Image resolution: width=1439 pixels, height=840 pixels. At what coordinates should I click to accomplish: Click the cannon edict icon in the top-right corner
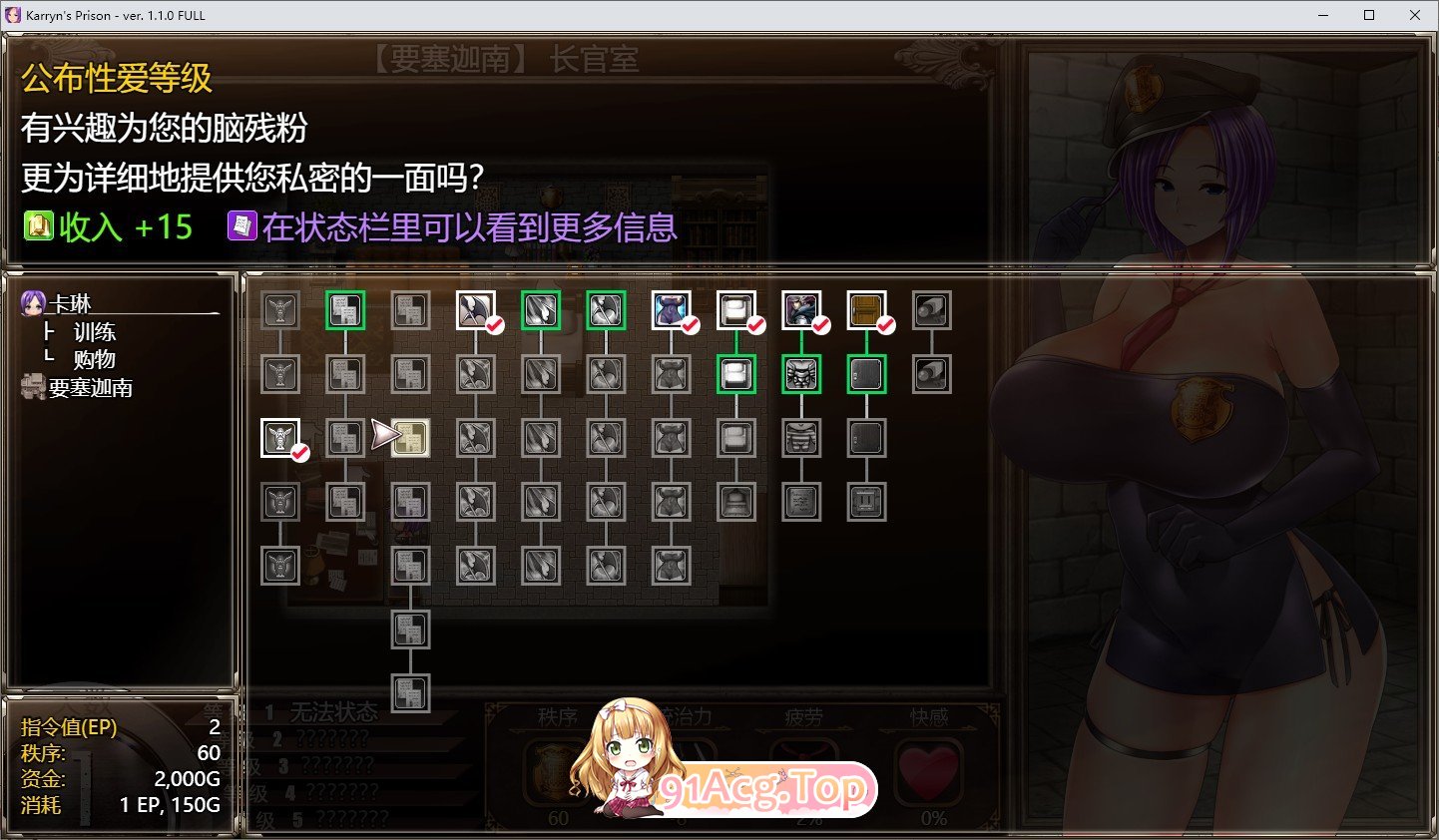pyautogui.click(x=930, y=309)
